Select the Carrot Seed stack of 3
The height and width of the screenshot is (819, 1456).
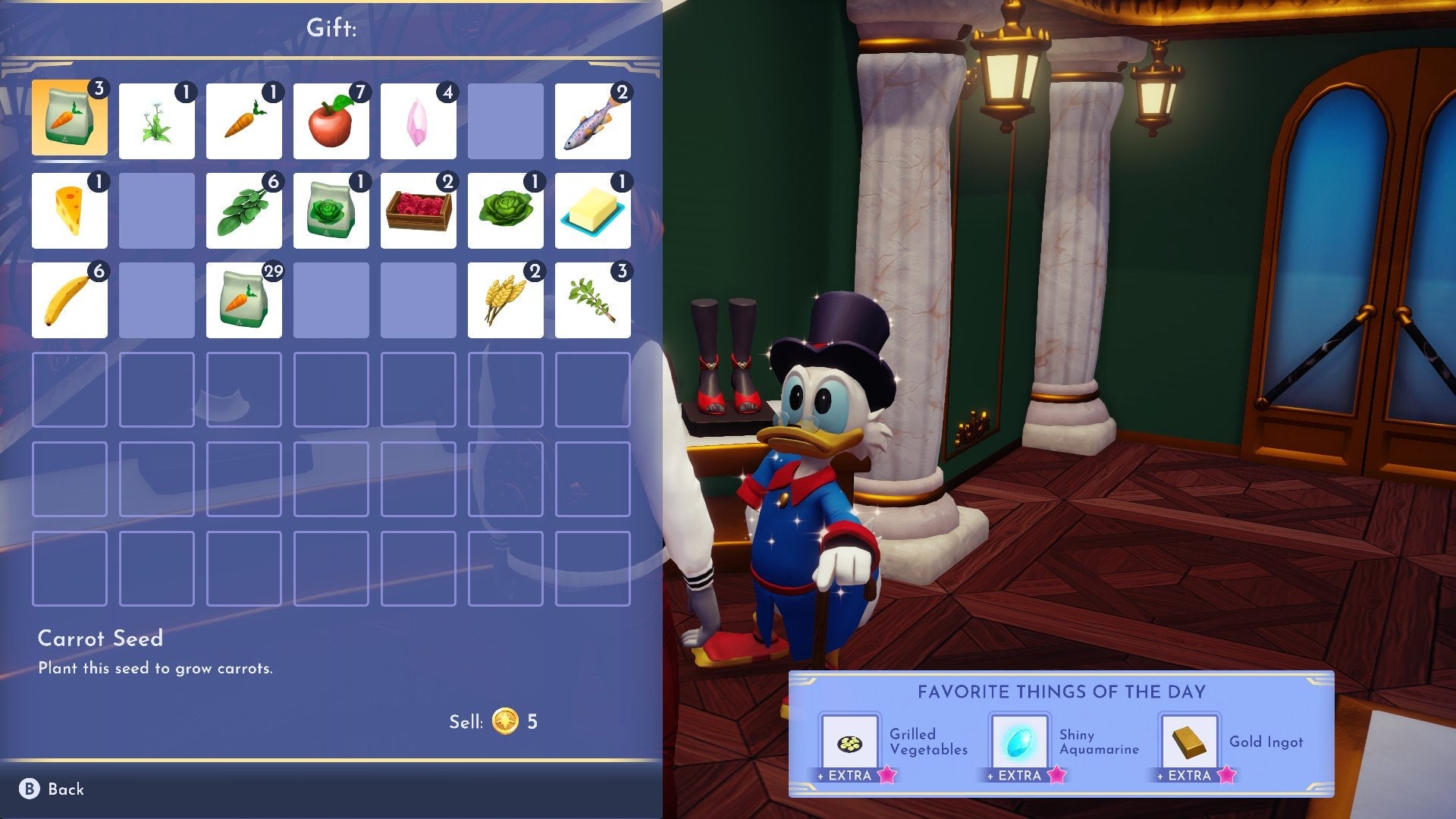coord(70,120)
